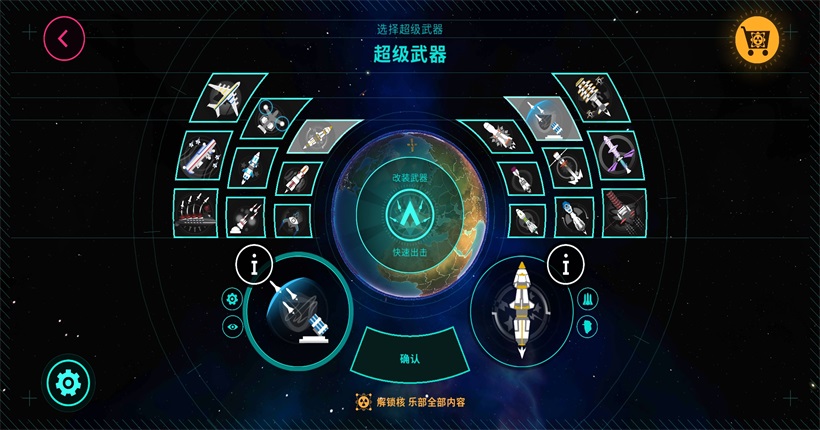Open the orange shop cart button

coord(756,40)
